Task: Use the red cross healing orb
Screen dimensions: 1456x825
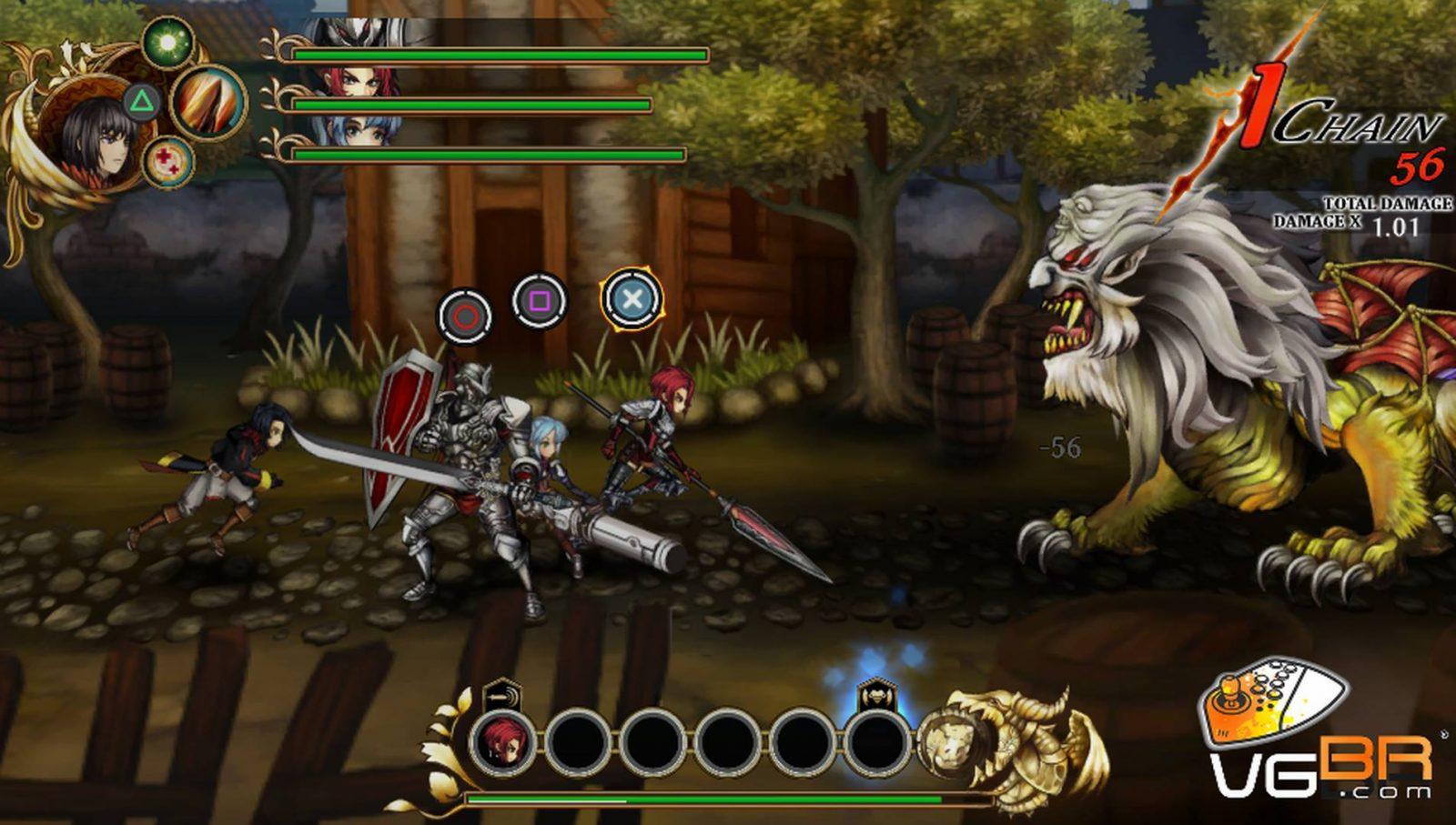Action: point(169,162)
